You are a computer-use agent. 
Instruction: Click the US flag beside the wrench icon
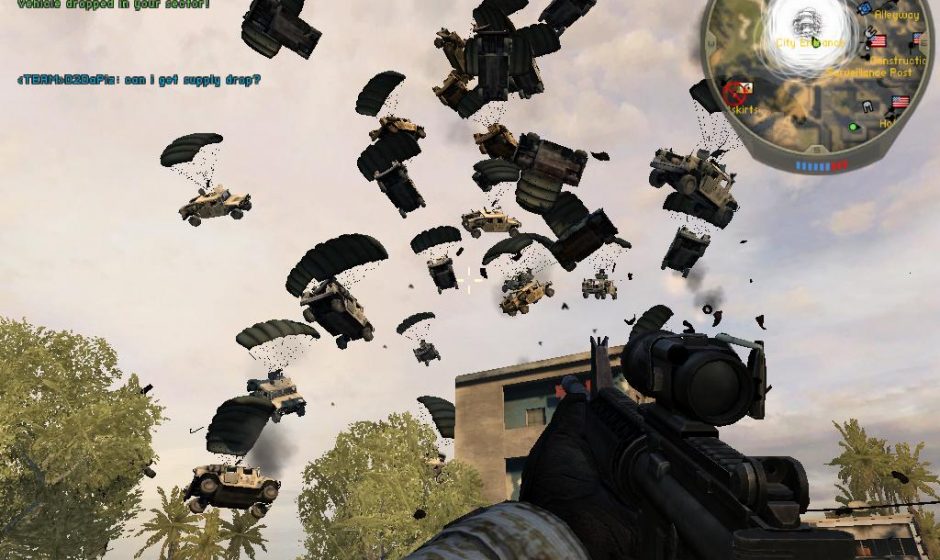878,41
